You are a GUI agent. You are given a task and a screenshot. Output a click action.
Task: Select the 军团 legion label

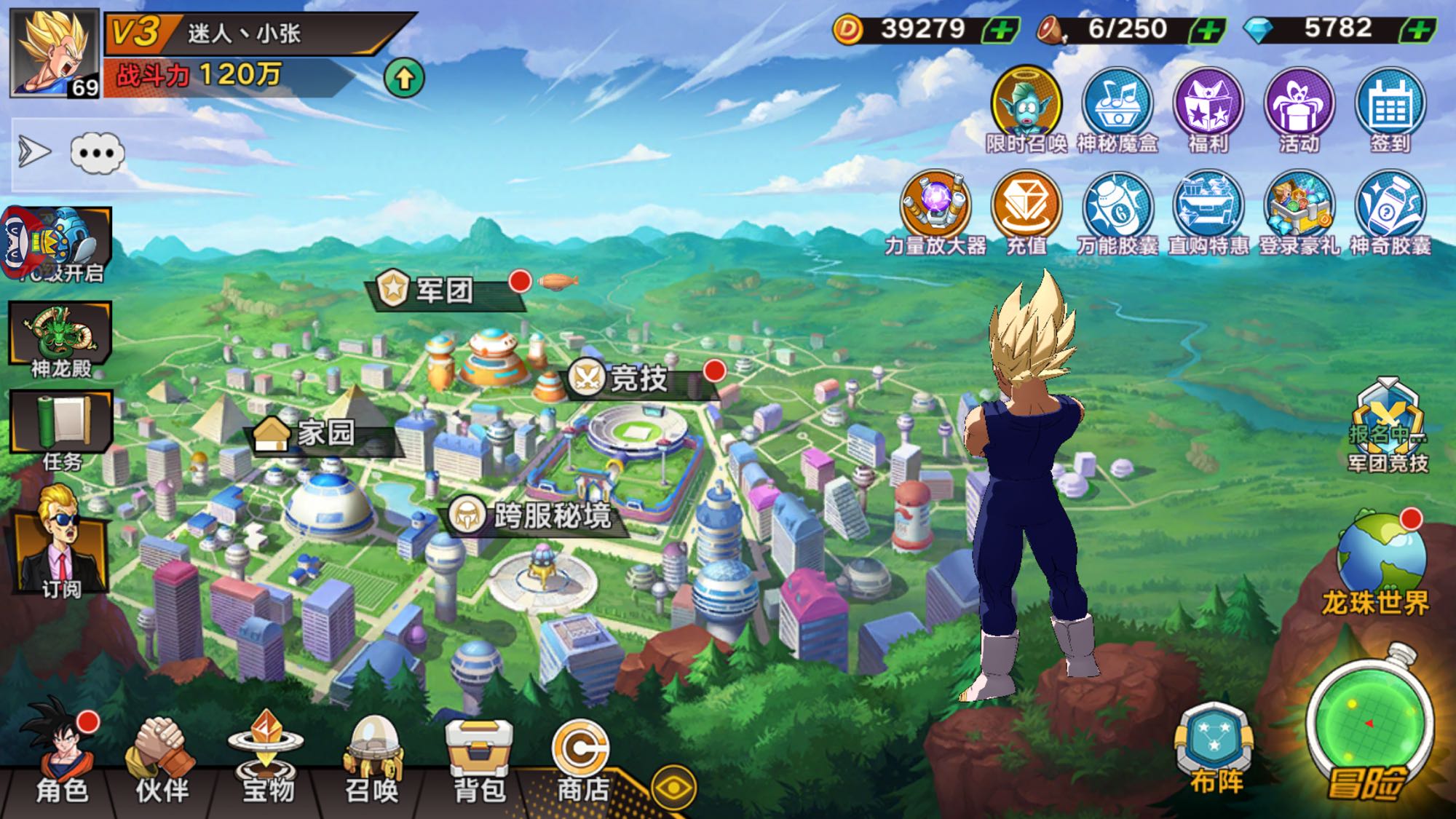coord(444,290)
